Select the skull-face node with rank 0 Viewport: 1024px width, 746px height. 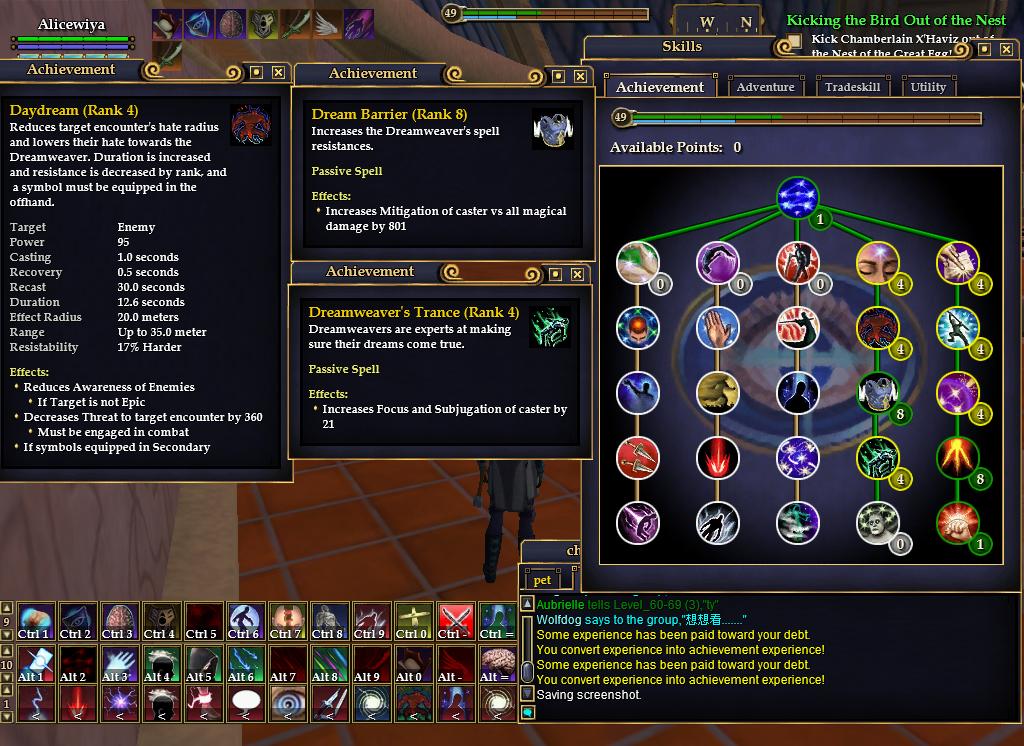tap(877, 523)
